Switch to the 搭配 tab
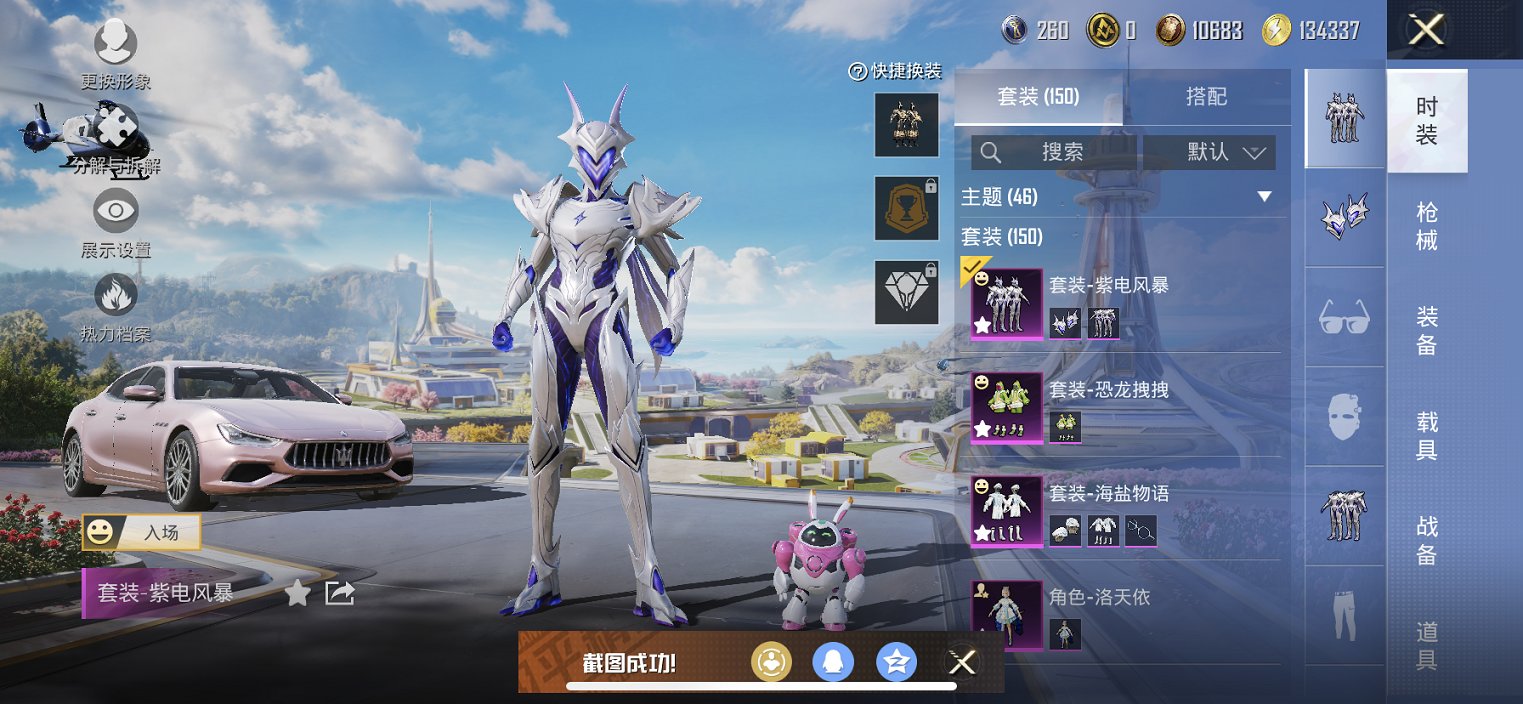Image resolution: width=1523 pixels, height=704 pixels. tap(1206, 97)
